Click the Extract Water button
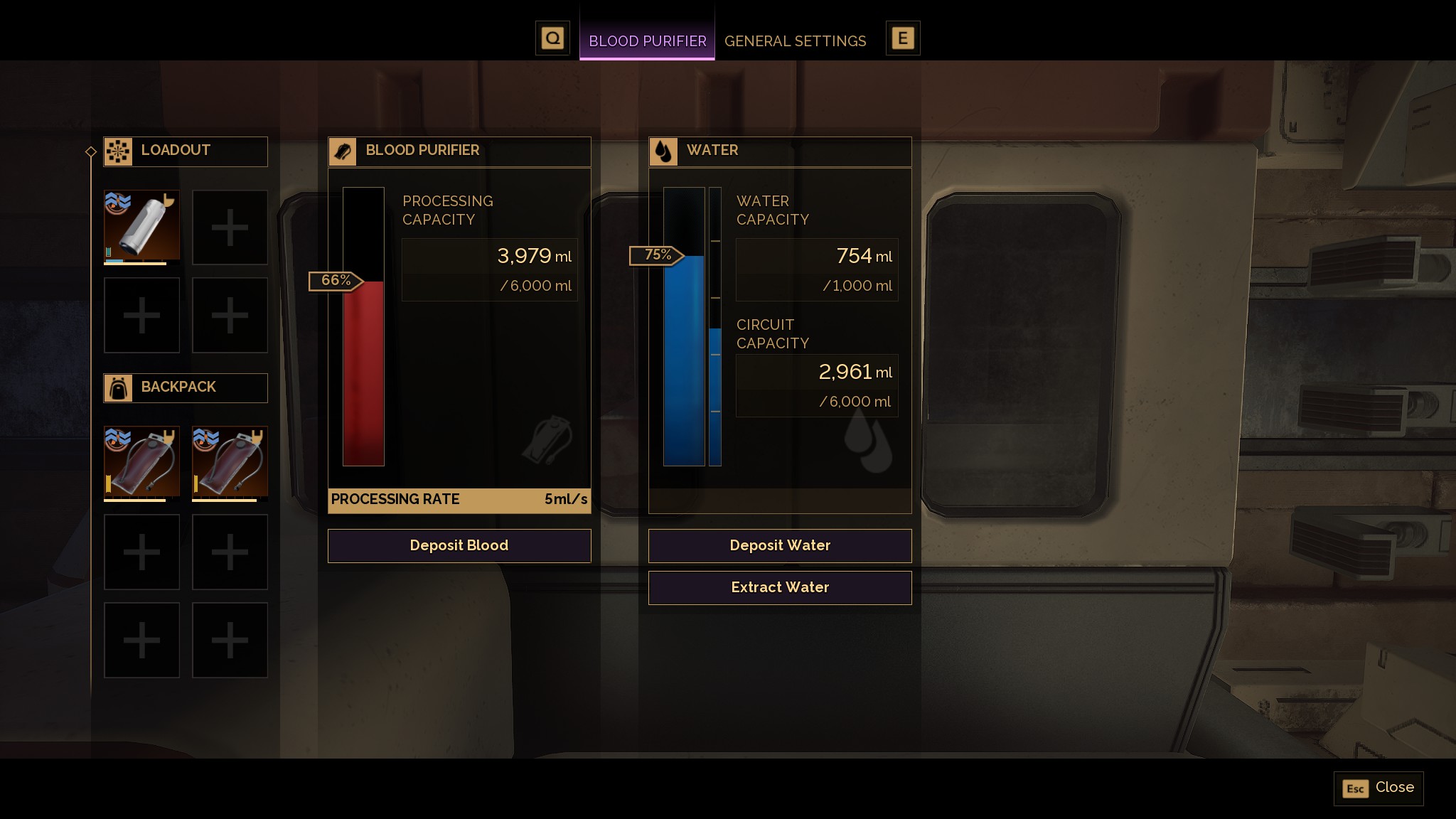This screenshot has height=819, width=1456. point(779,587)
